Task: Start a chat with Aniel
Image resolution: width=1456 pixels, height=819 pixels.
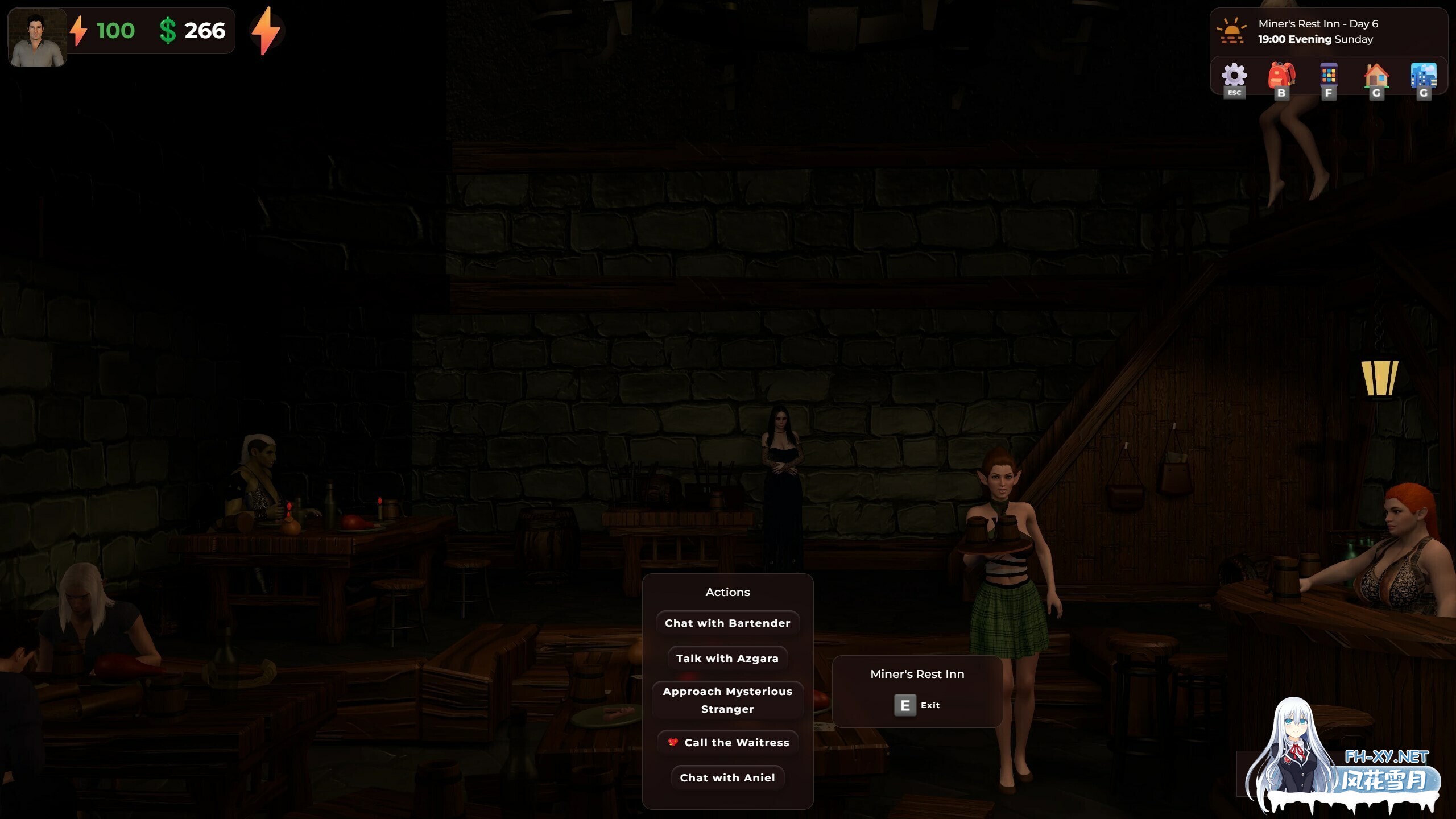Action: [727, 777]
